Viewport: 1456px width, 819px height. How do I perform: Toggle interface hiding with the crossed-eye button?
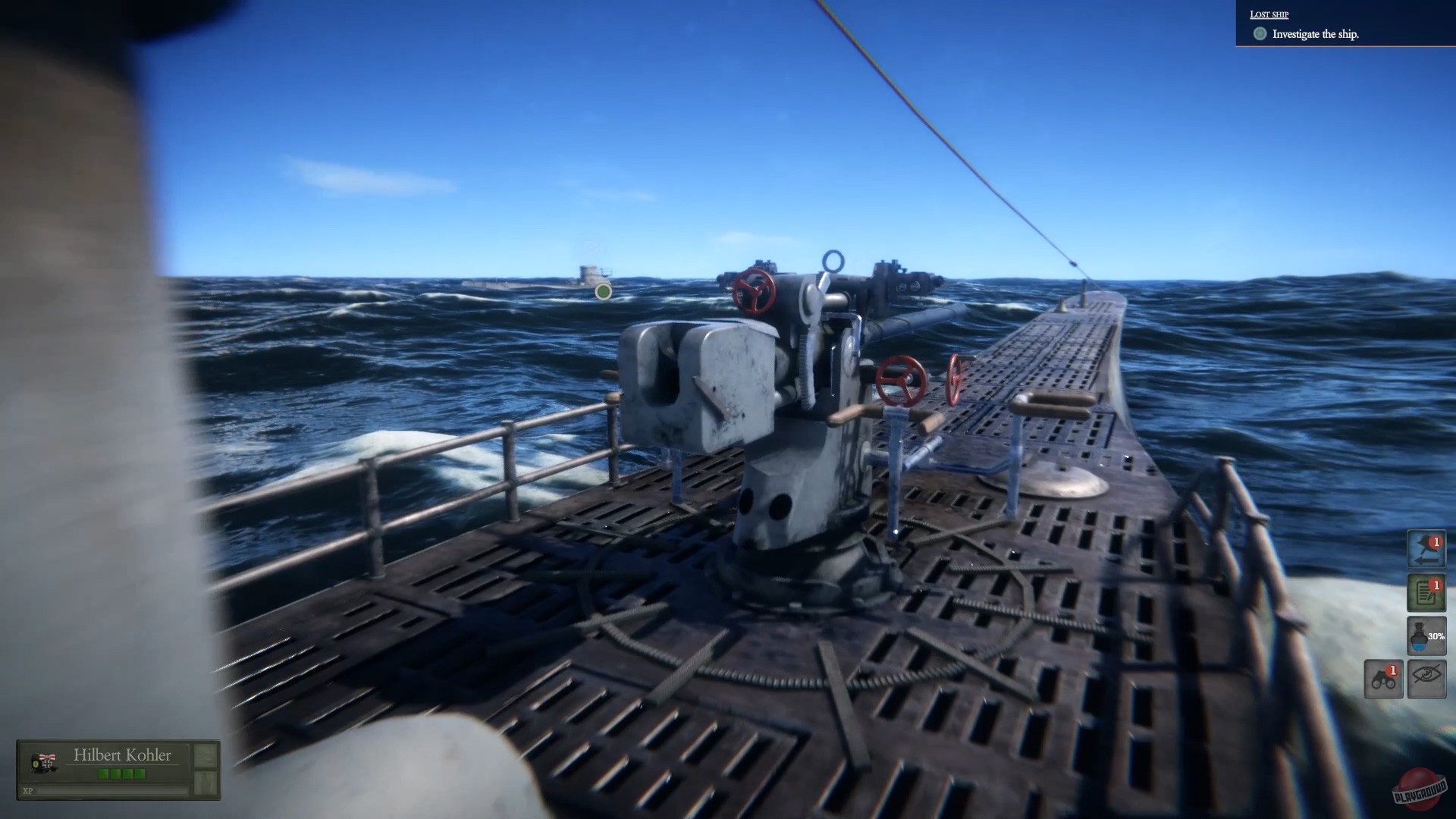coord(1426,679)
